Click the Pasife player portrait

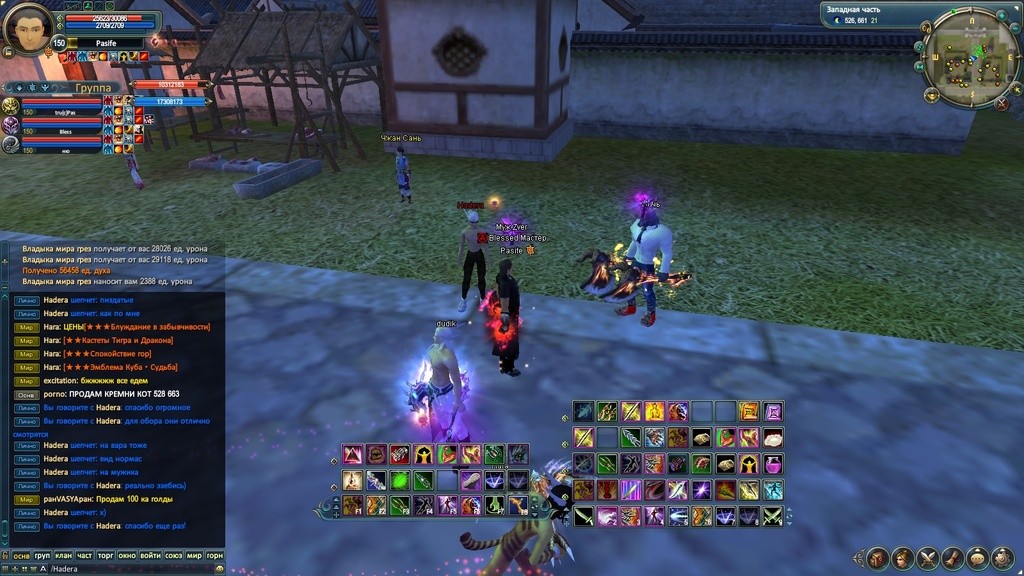pyautogui.click(x=27, y=28)
